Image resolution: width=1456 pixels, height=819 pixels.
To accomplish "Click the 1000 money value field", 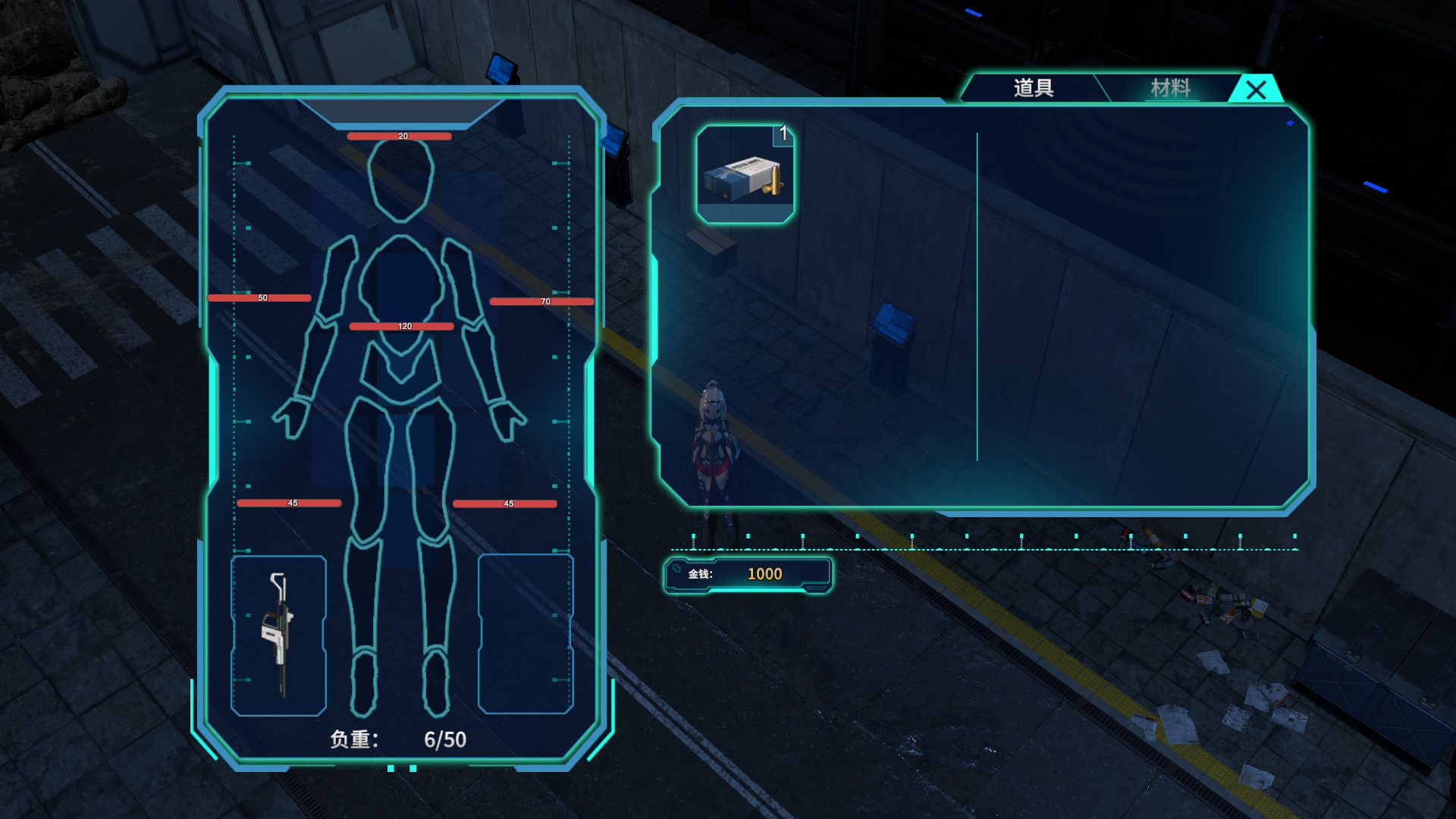I will click(764, 574).
